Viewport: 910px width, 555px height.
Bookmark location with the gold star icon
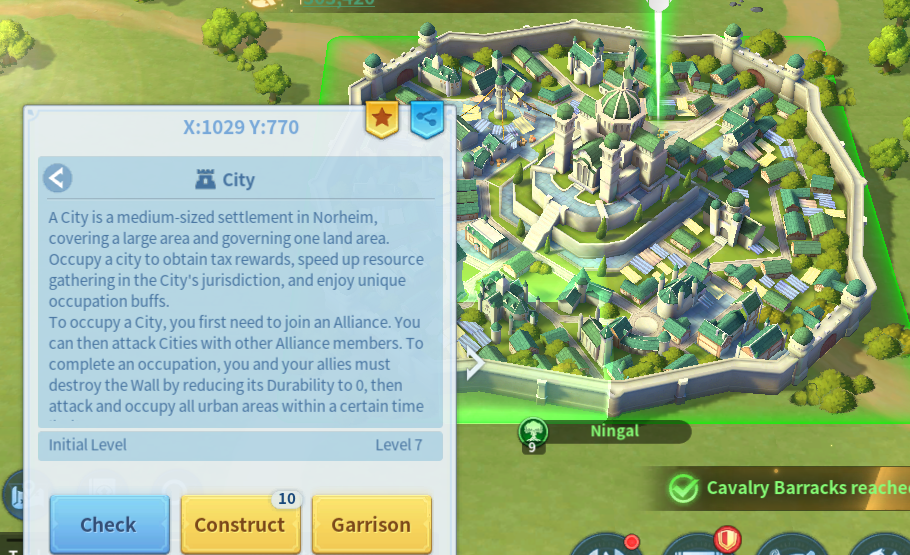[381, 118]
